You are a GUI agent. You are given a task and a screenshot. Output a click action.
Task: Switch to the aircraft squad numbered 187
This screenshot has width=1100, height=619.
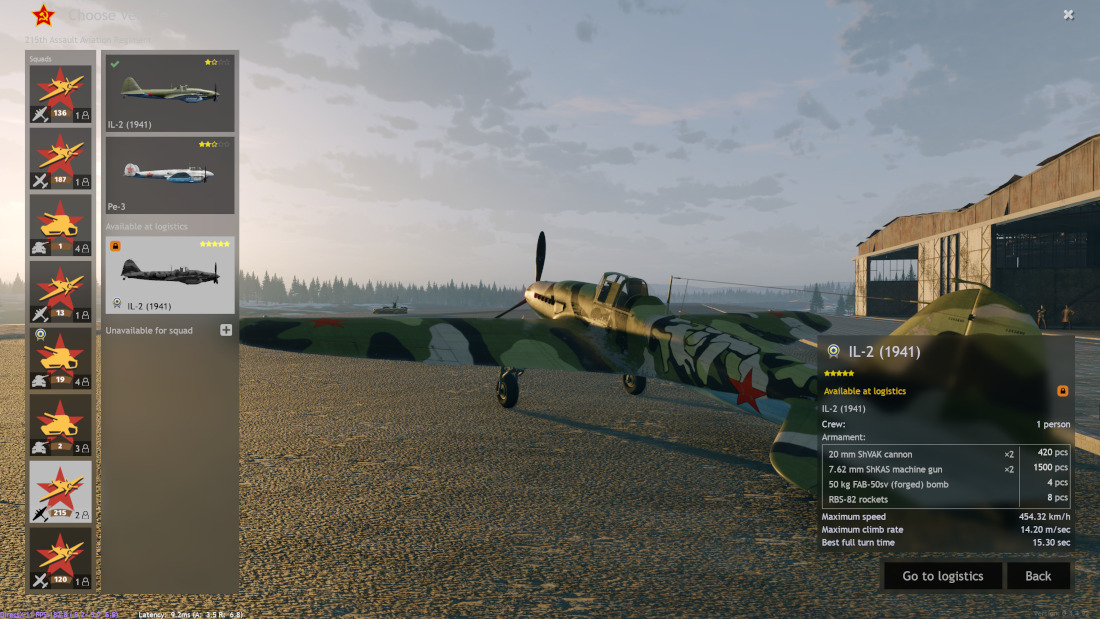click(60, 160)
